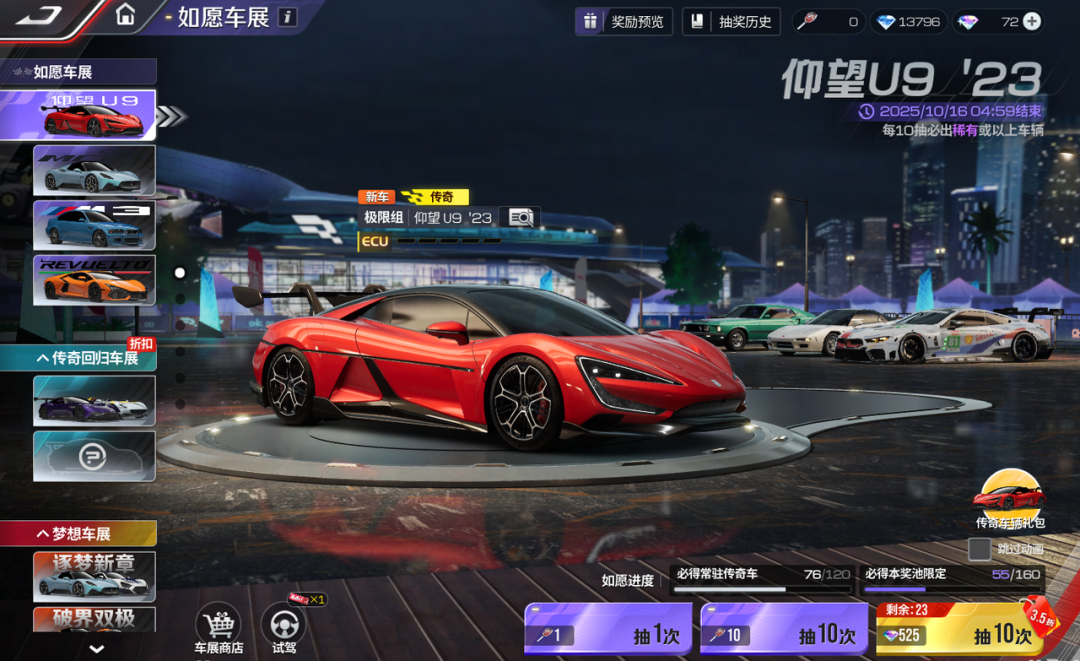Toggle the 跳过动画 skip animation checkbox

979,549
